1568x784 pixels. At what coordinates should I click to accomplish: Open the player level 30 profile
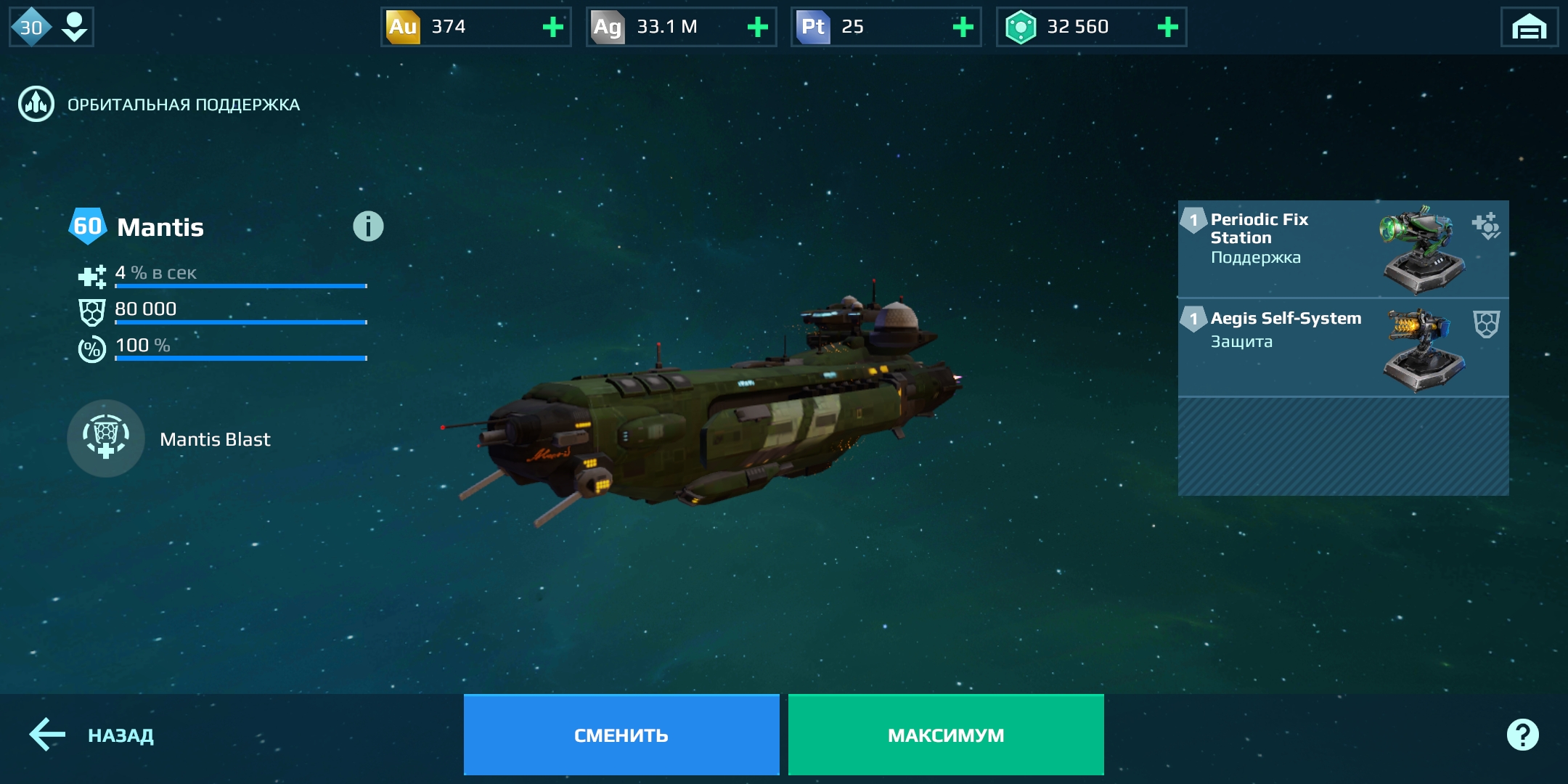pos(51,28)
